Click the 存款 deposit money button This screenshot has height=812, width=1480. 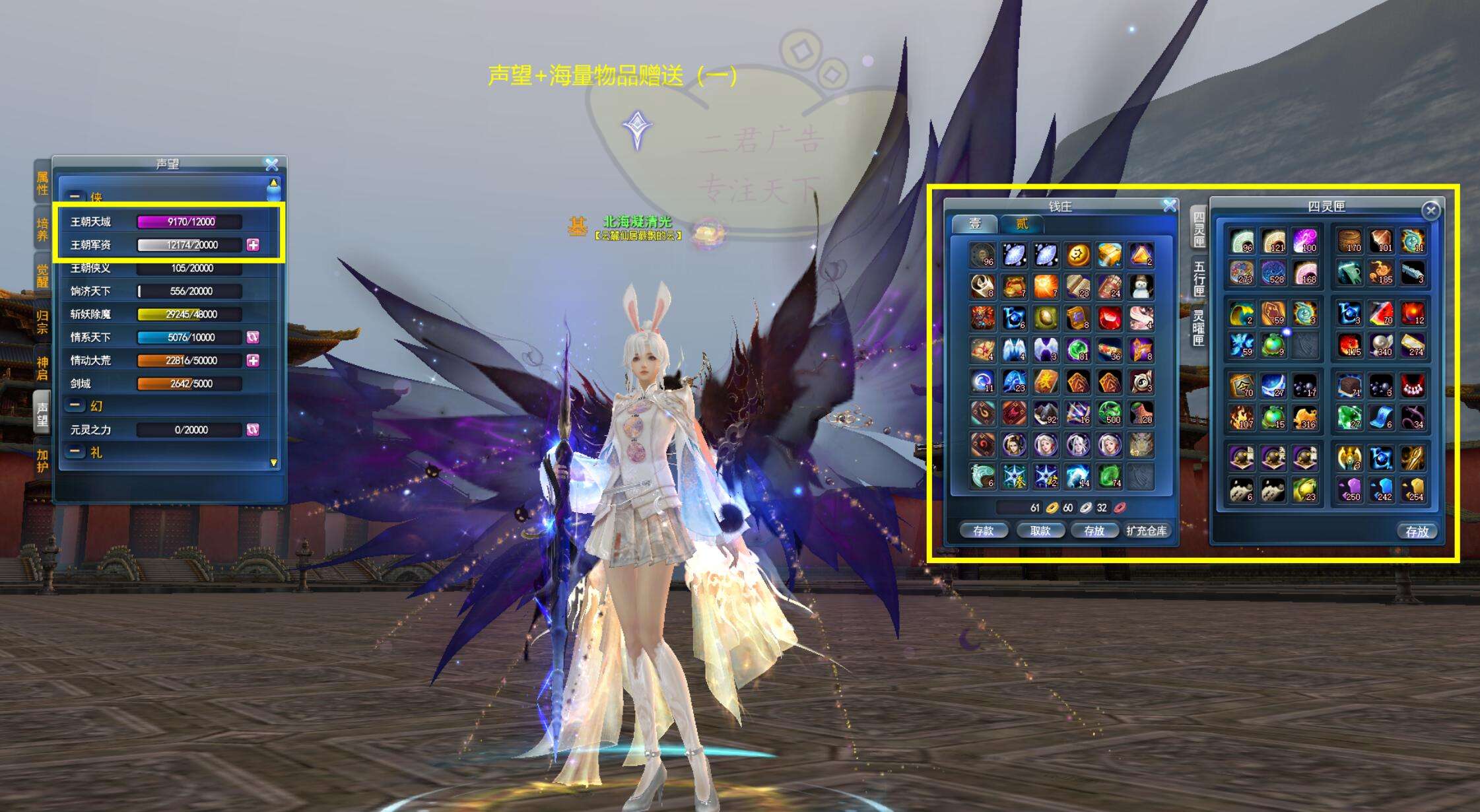point(983,531)
